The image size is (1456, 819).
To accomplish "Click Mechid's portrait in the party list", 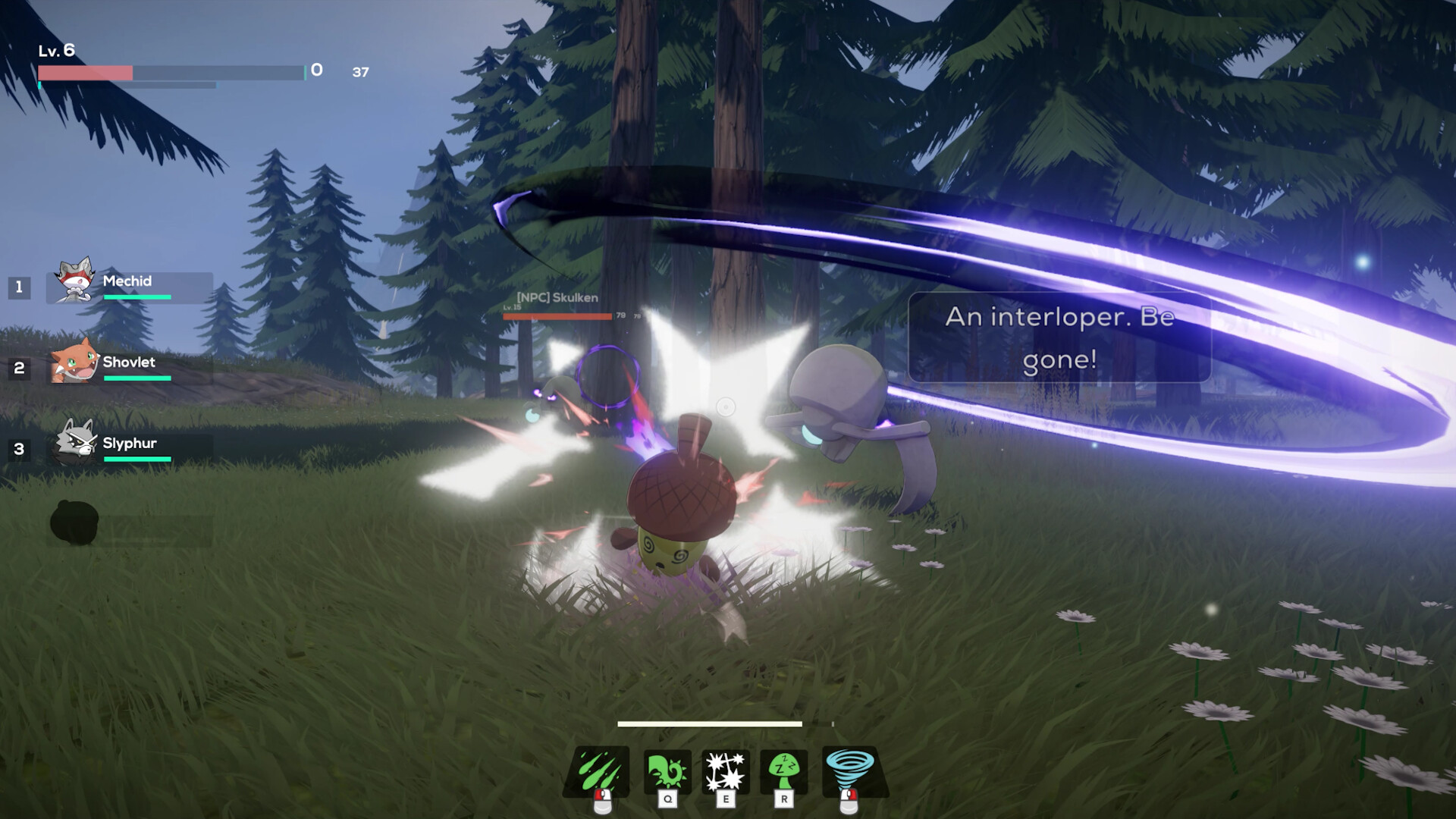I will coord(74,285).
